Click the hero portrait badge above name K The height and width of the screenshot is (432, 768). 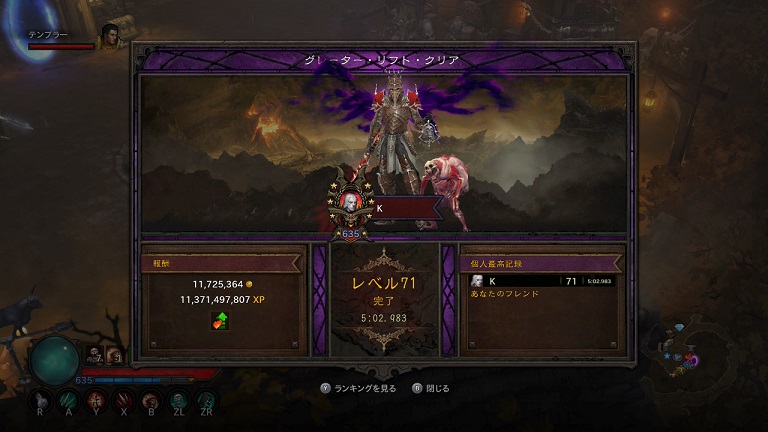coord(350,202)
